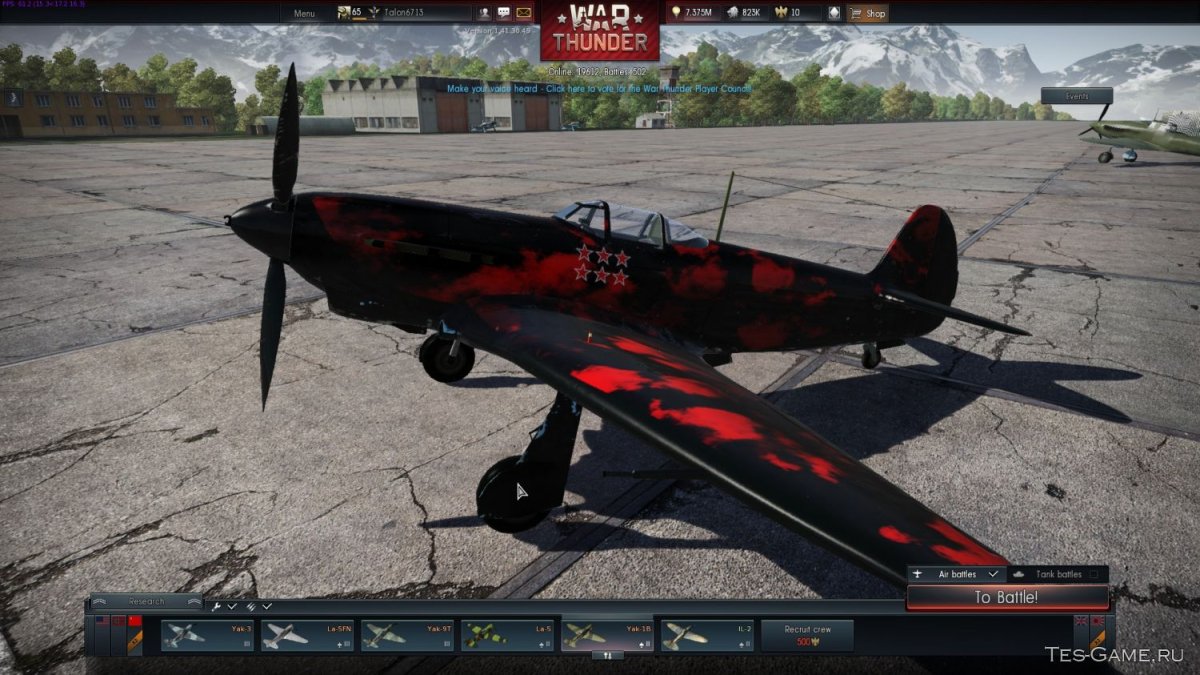The width and height of the screenshot is (1200, 675).
Task: Select the La-5FN crew slot
Action: [308, 635]
